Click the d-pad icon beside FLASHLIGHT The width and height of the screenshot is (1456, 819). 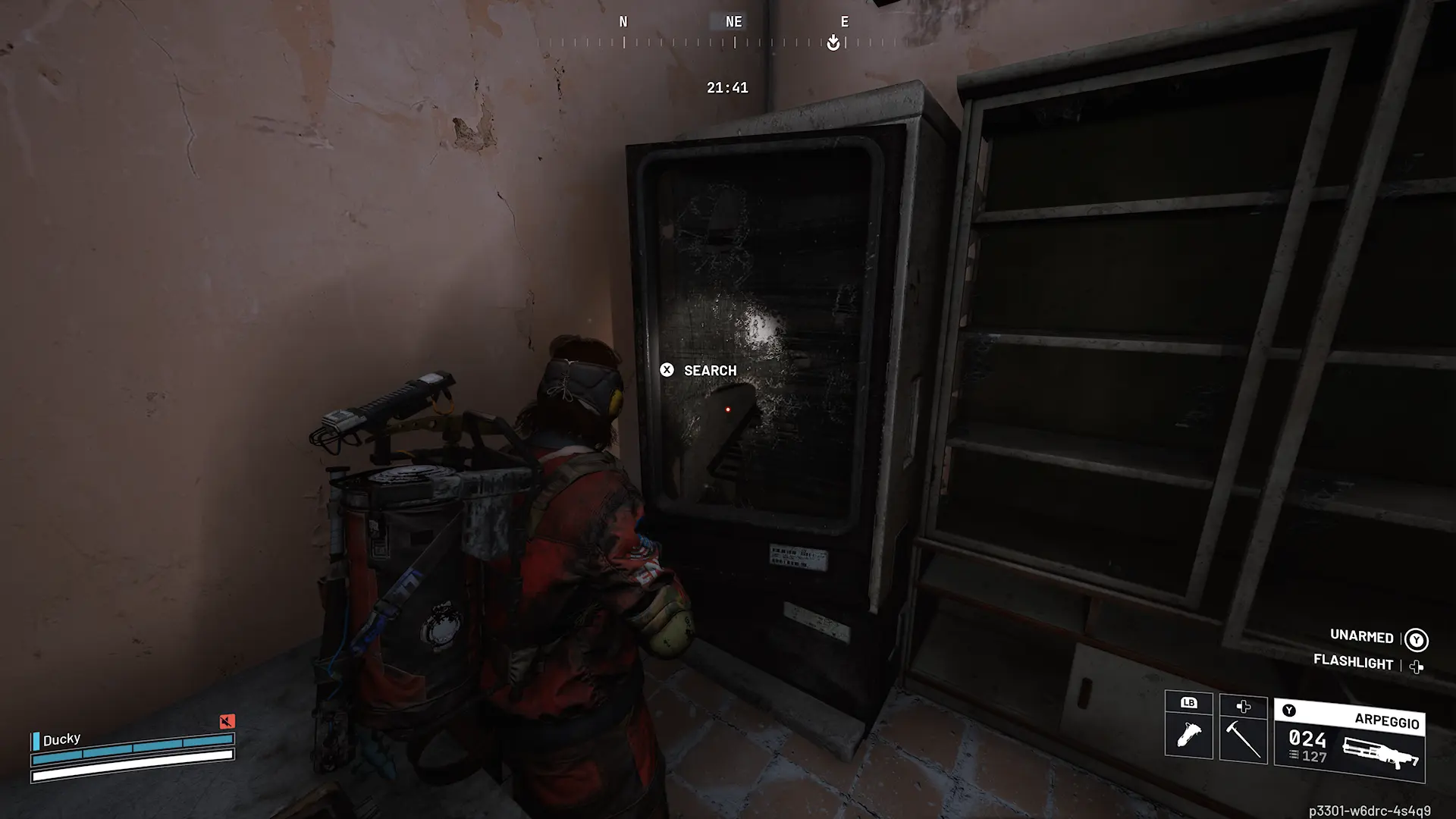pos(1416,665)
